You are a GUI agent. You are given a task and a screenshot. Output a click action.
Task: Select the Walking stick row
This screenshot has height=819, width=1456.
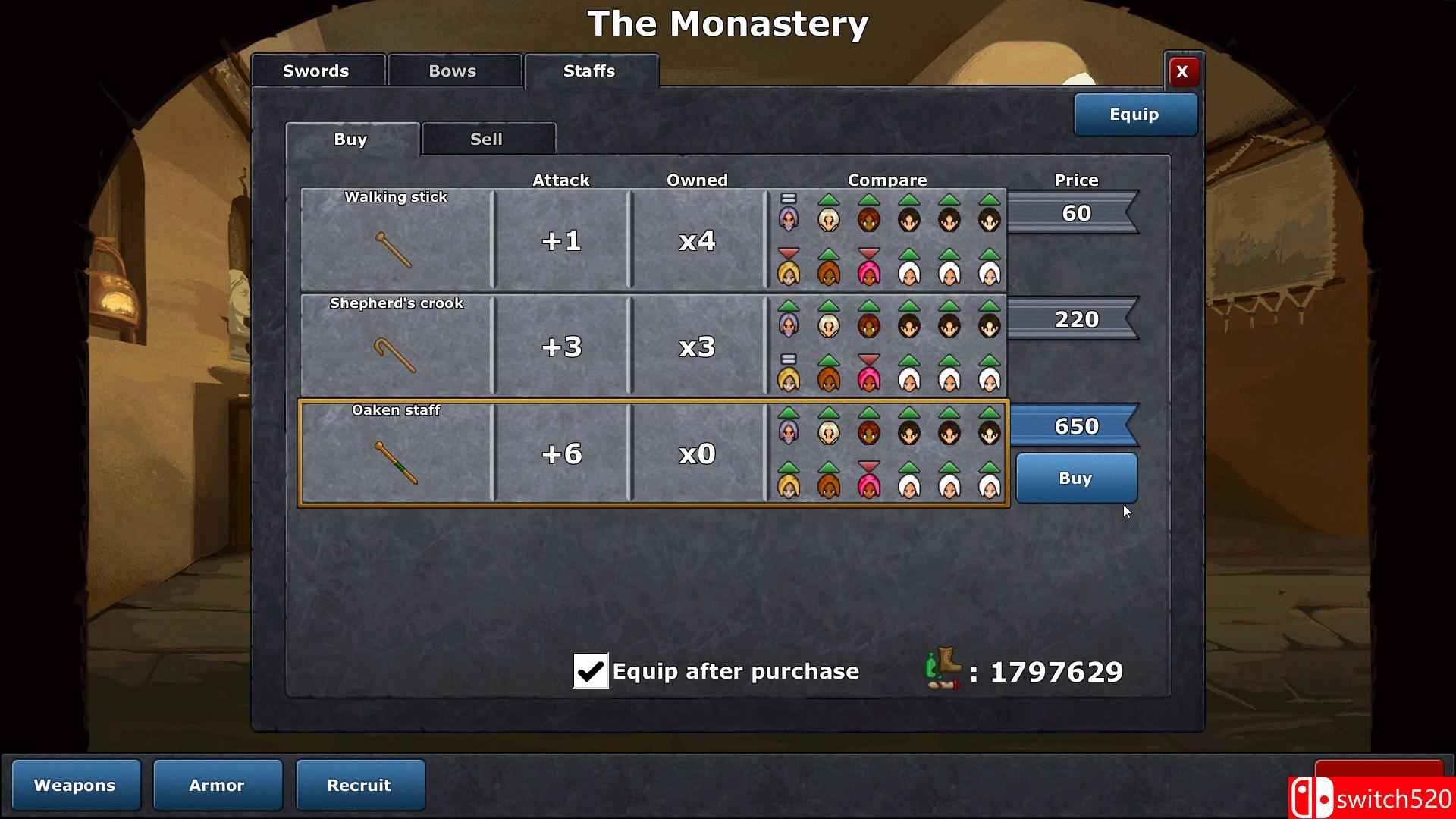396,240
